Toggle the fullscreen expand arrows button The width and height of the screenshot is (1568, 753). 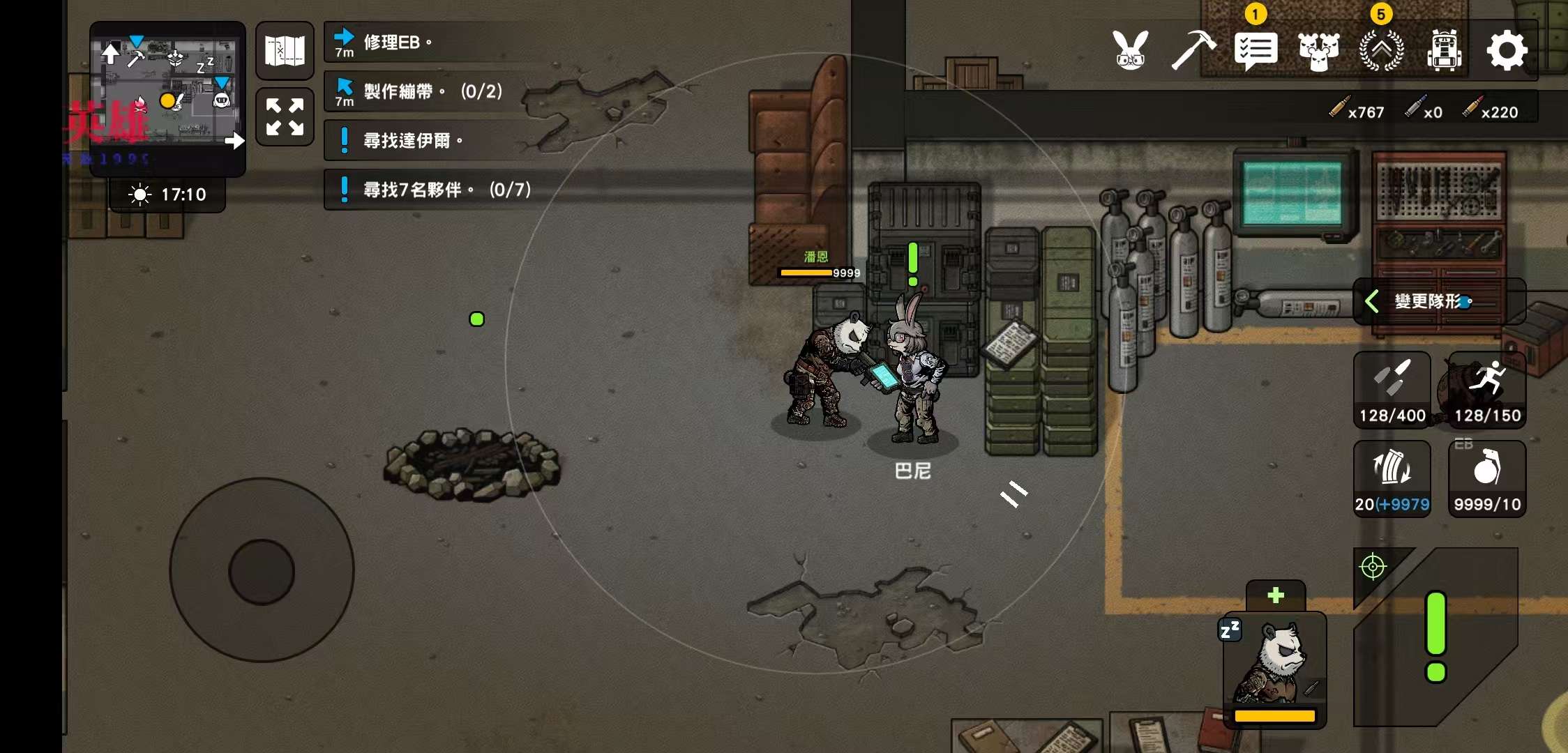285,116
